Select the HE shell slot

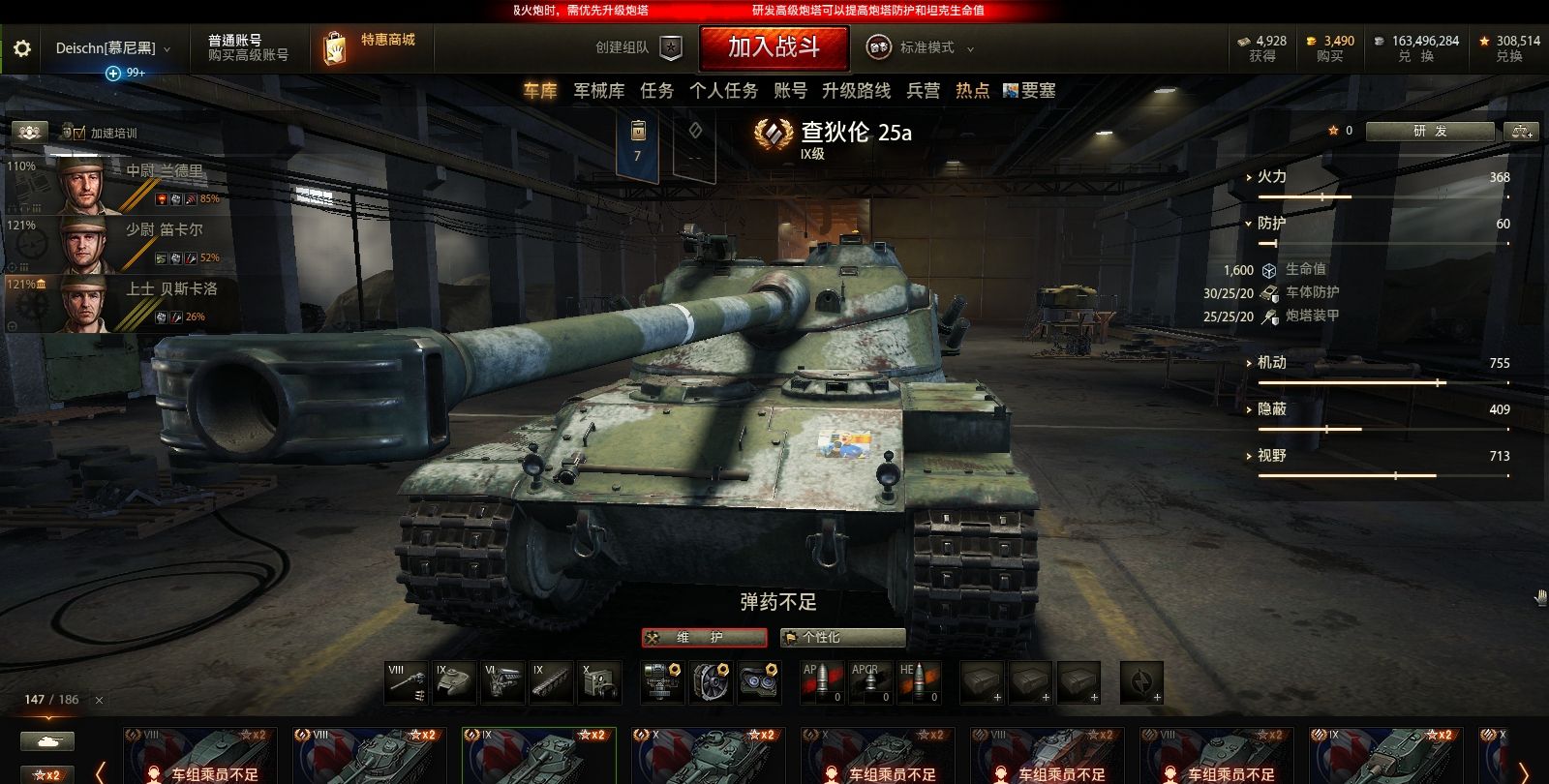[x=918, y=682]
